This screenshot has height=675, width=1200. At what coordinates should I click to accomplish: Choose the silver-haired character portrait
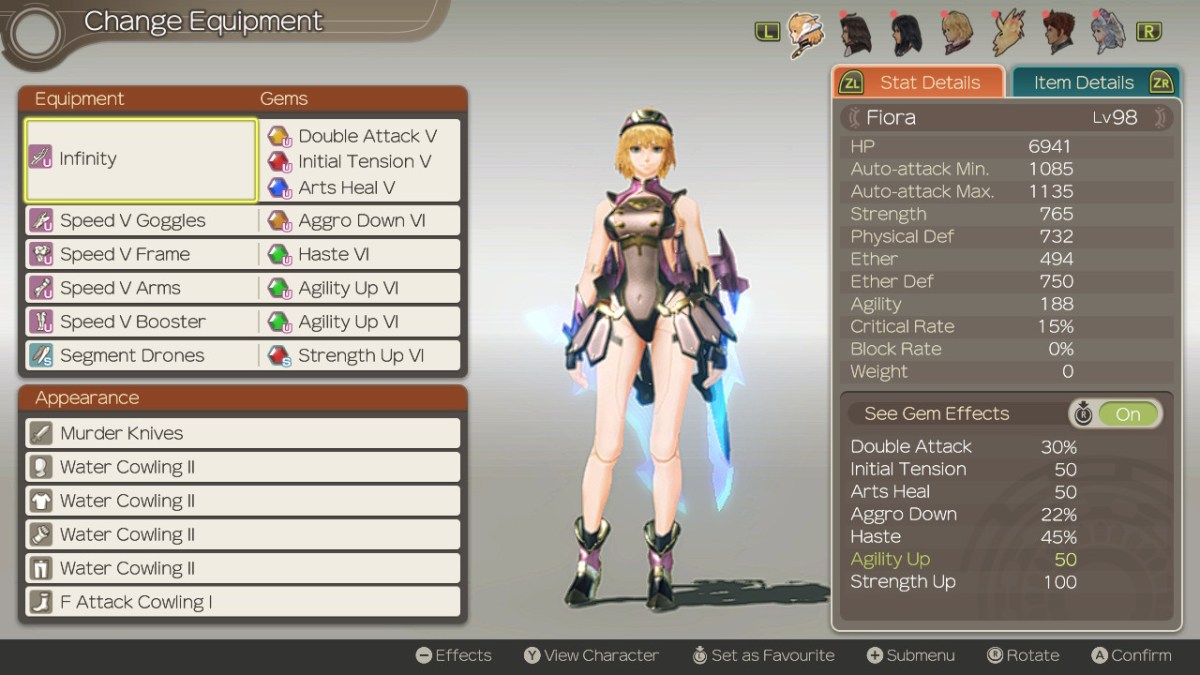1108,33
